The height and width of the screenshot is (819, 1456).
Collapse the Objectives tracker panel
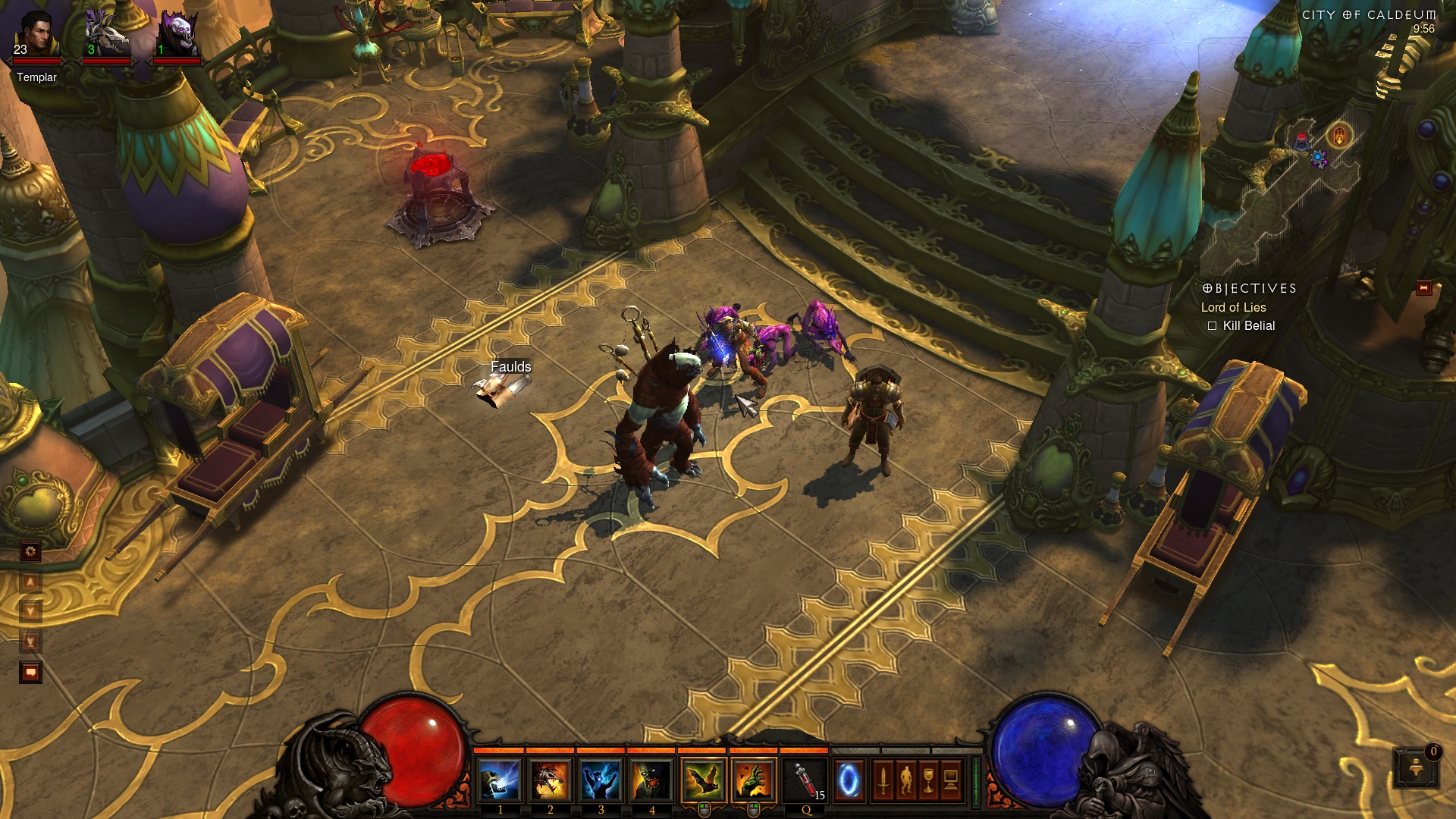[x=1423, y=288]
